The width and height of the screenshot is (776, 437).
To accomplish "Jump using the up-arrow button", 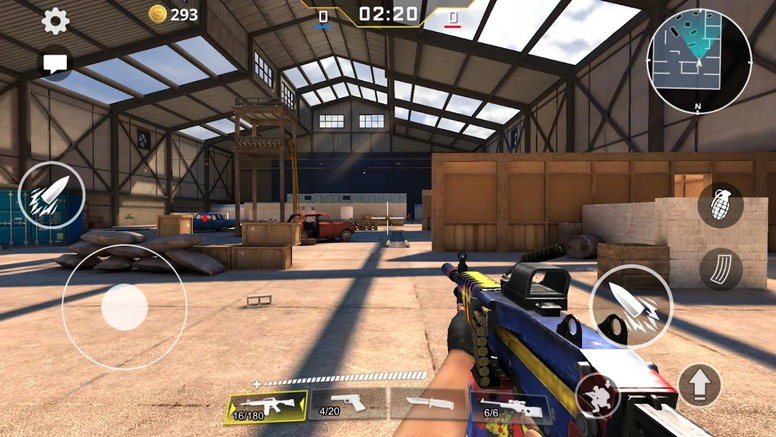I will click(x=699, y=384).
